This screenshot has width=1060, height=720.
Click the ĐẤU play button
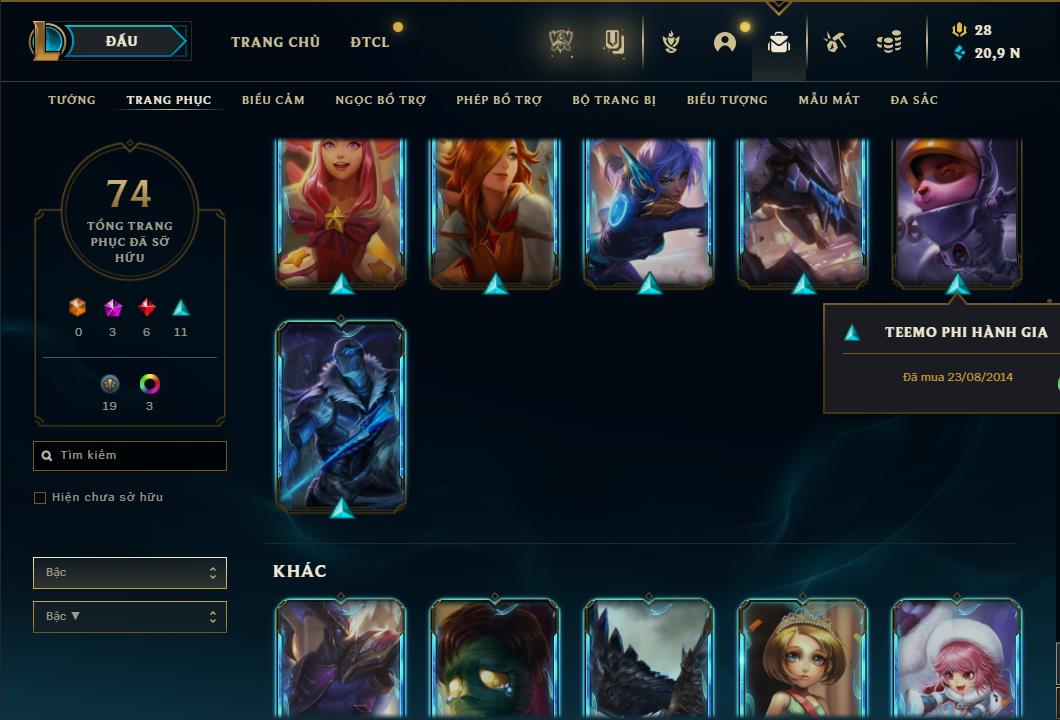pyautogui.click(x=122, y=41)
